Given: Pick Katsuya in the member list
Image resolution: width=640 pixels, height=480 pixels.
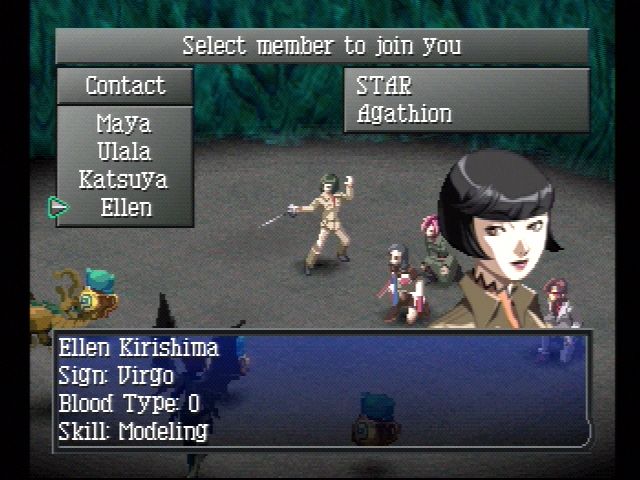Looking at the screenshot, I should (x=124, y=181).
